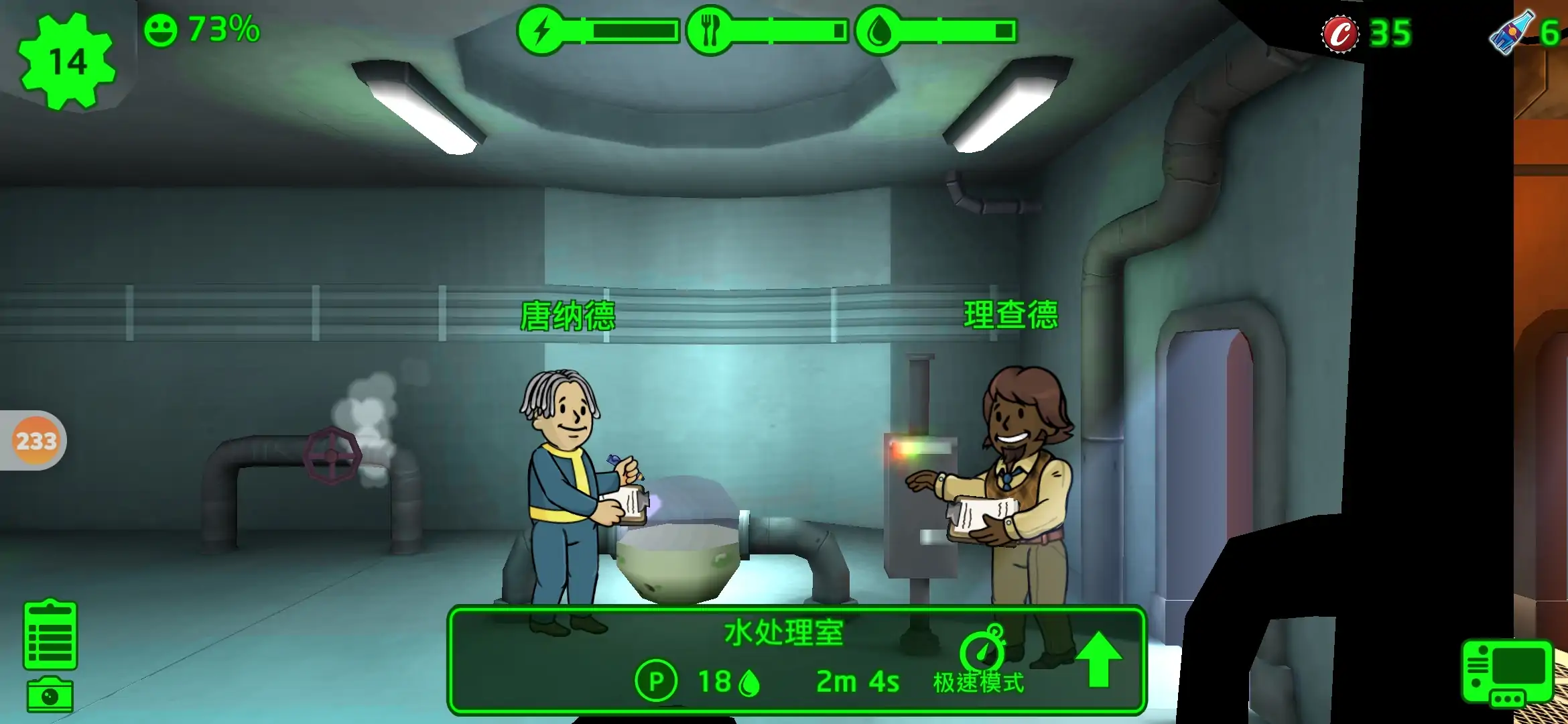Open the bottle caps counter
The image size is (1568, 724).
[1367, 34]
